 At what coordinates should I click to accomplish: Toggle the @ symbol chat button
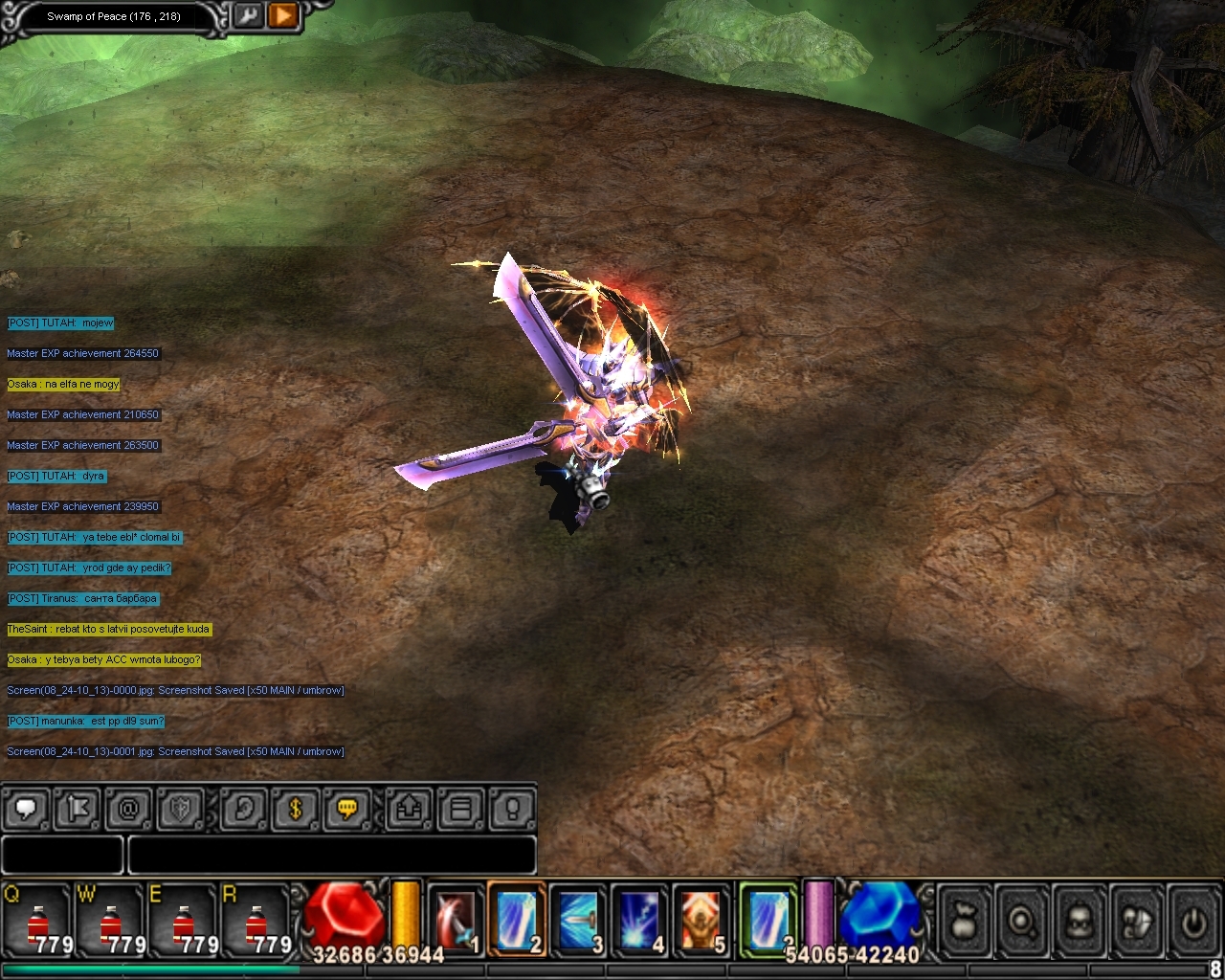click(128, 810)
